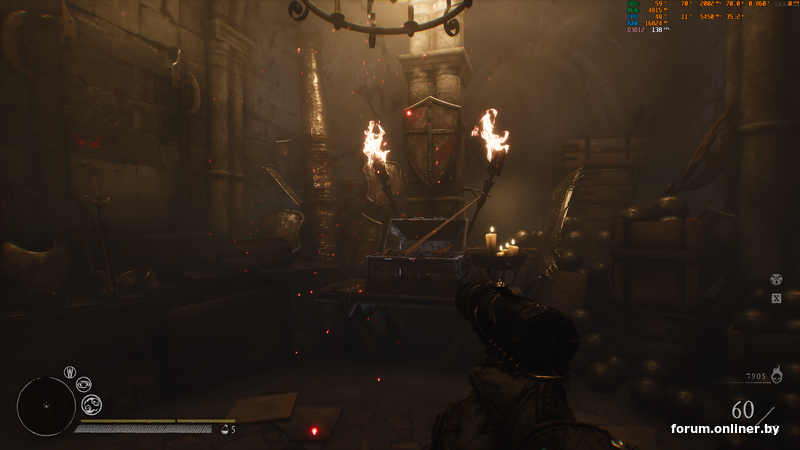Viewport: 800px width, 450px height.
Task: Use the large swirl ability icon
Action: pyautogui.click(x=91, y=404)
